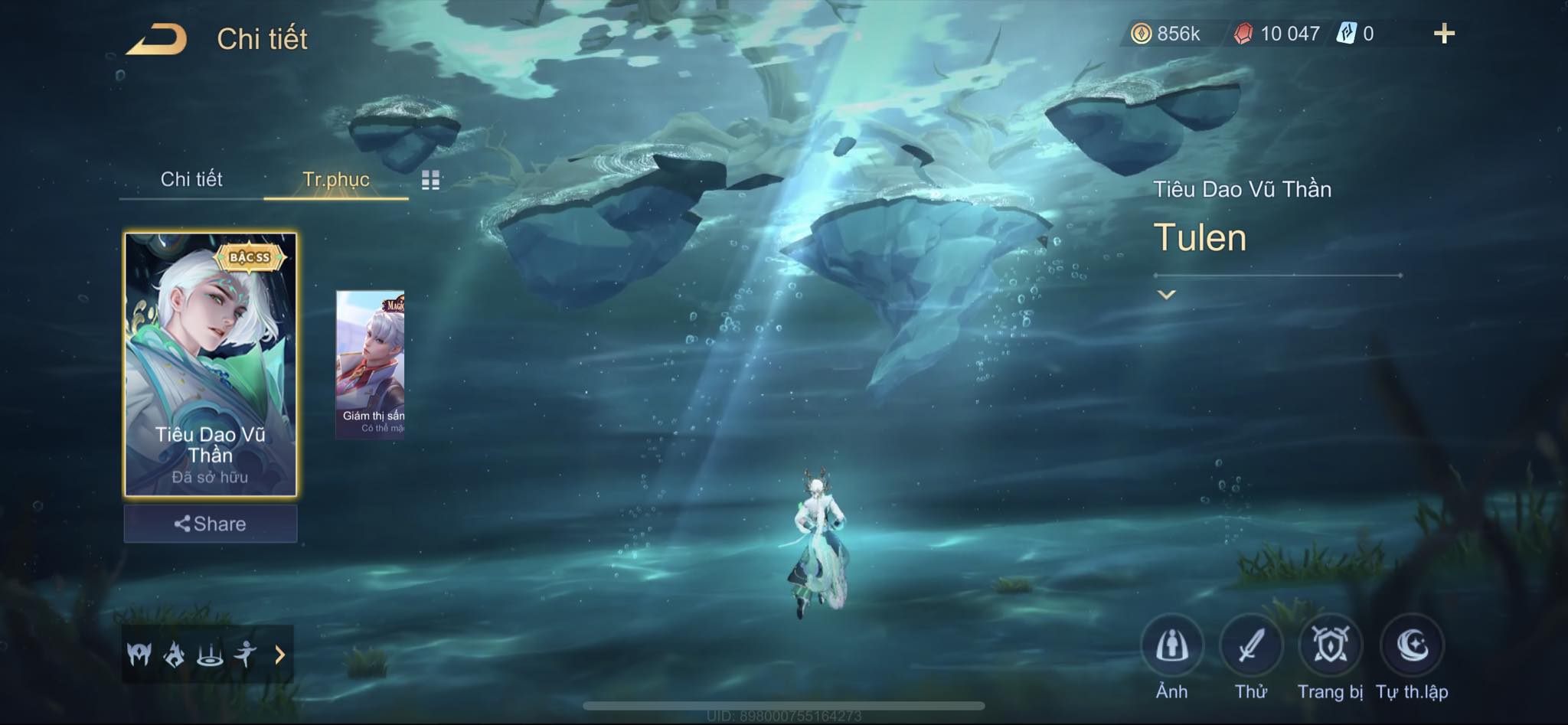Switch to the Chi tiết tab
This screenshot has height=725, width=1568.
click(x=191, y=179)
